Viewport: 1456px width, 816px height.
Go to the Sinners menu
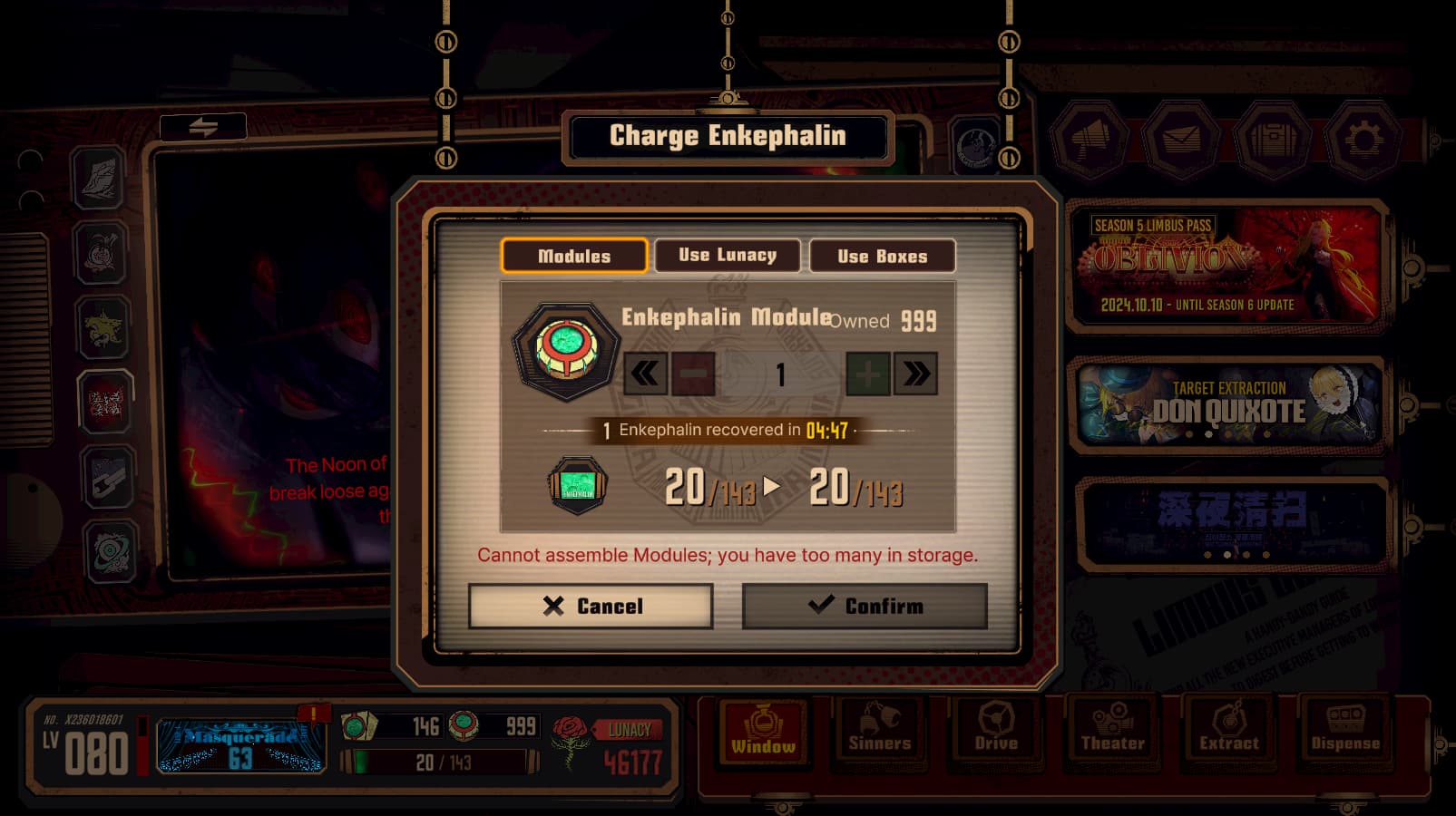coord(879,729)
